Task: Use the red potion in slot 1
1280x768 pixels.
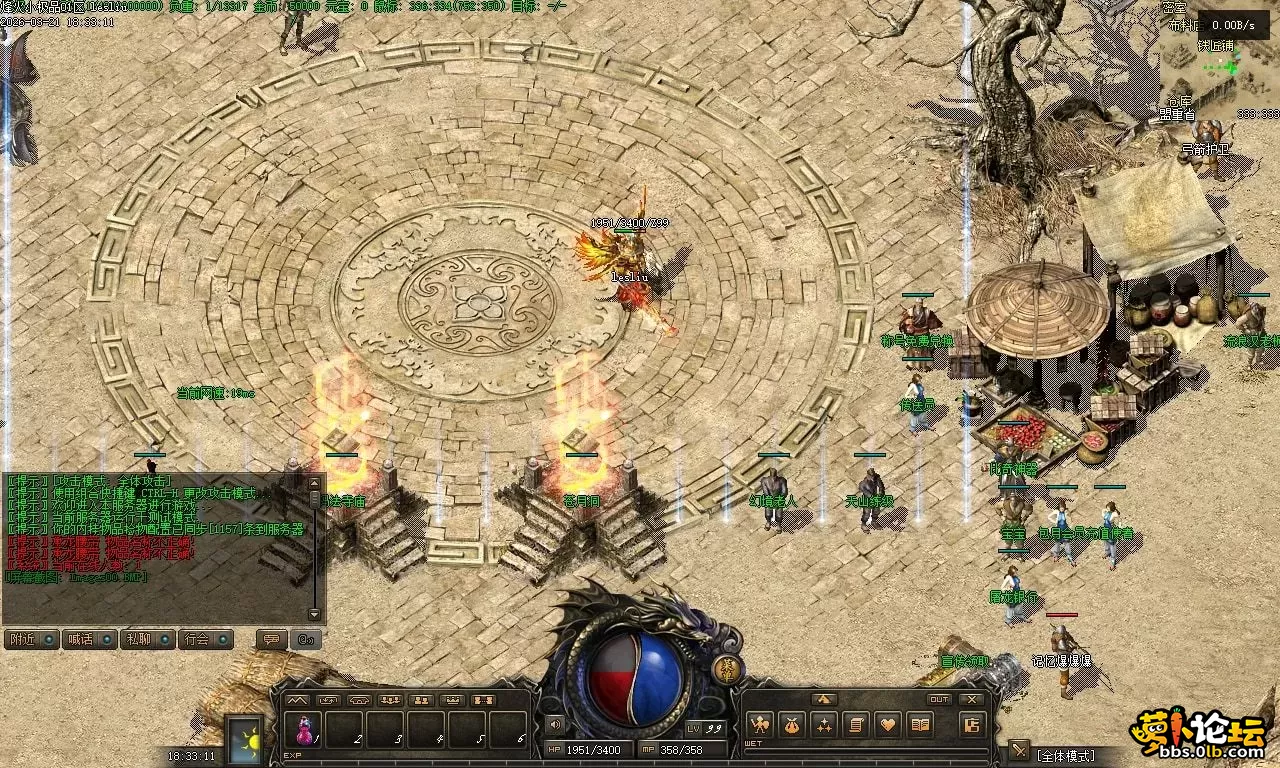Action: tap(302, 729)
